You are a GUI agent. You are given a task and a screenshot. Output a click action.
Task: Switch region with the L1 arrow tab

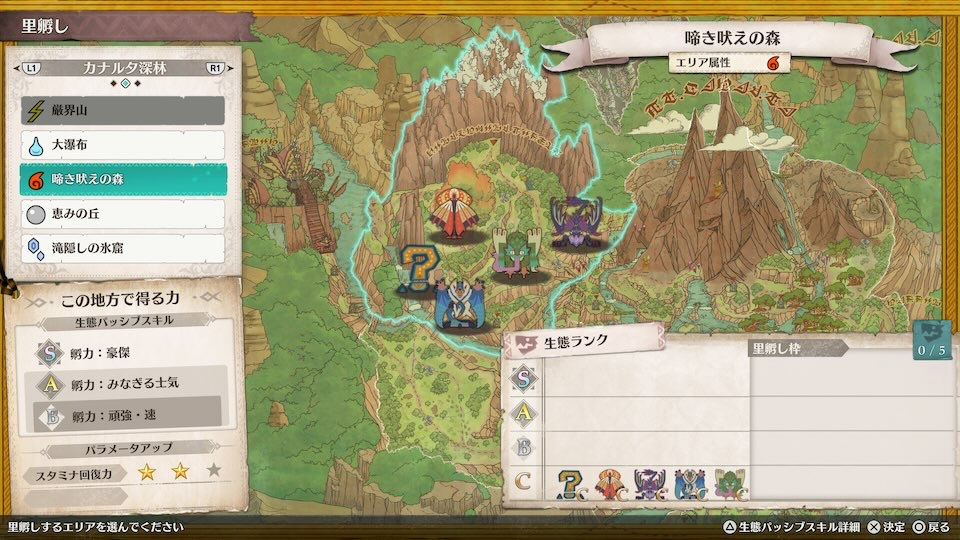(x=32, y=68)
